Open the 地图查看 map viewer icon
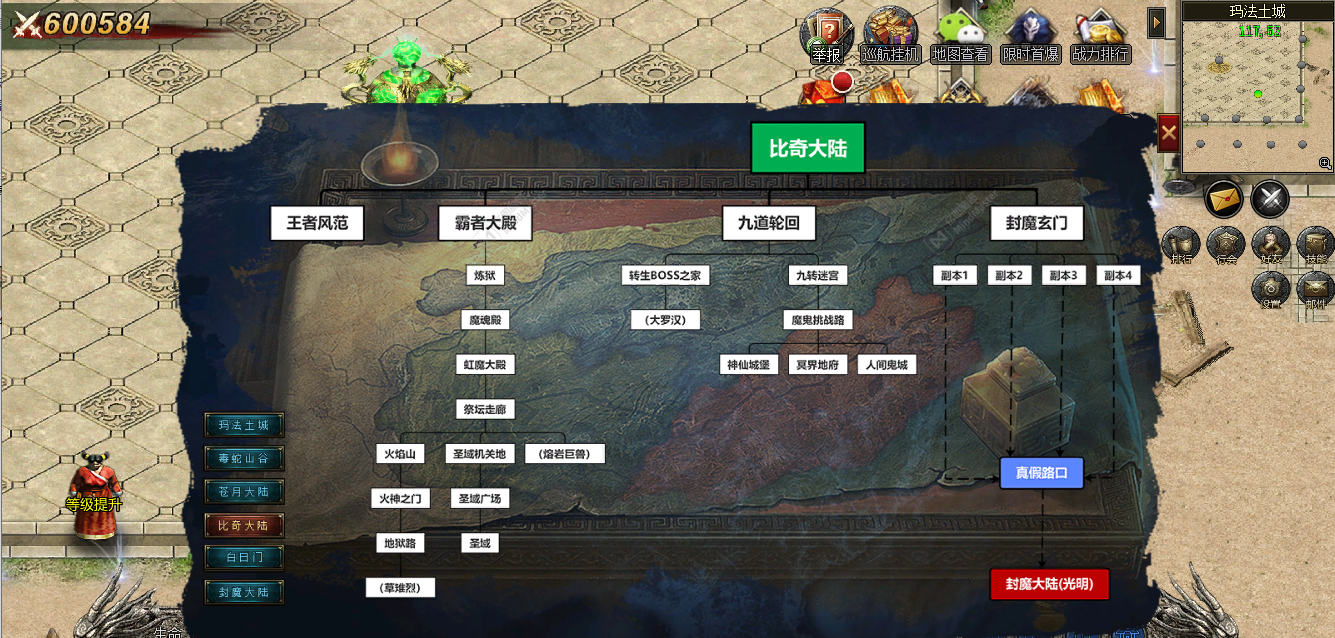The image size is (1335, 638). 960,38
